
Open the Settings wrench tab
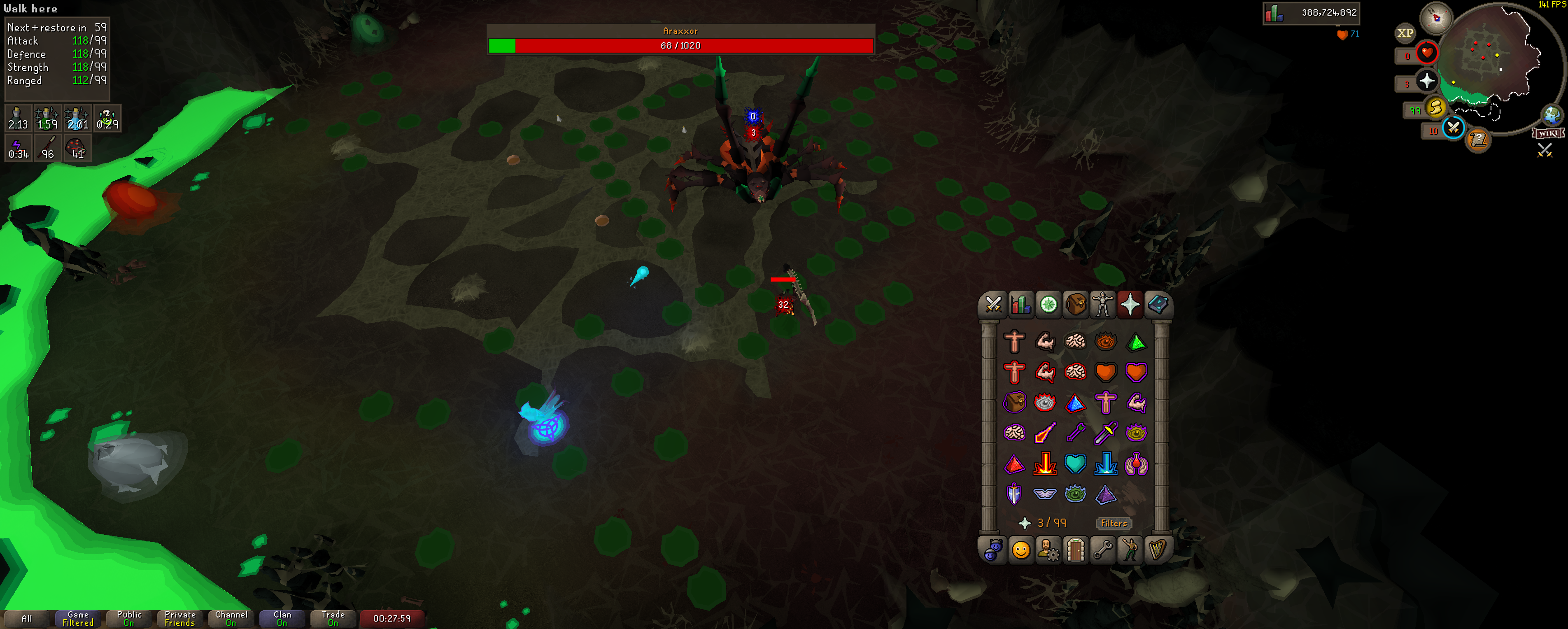pos(1102,550)
